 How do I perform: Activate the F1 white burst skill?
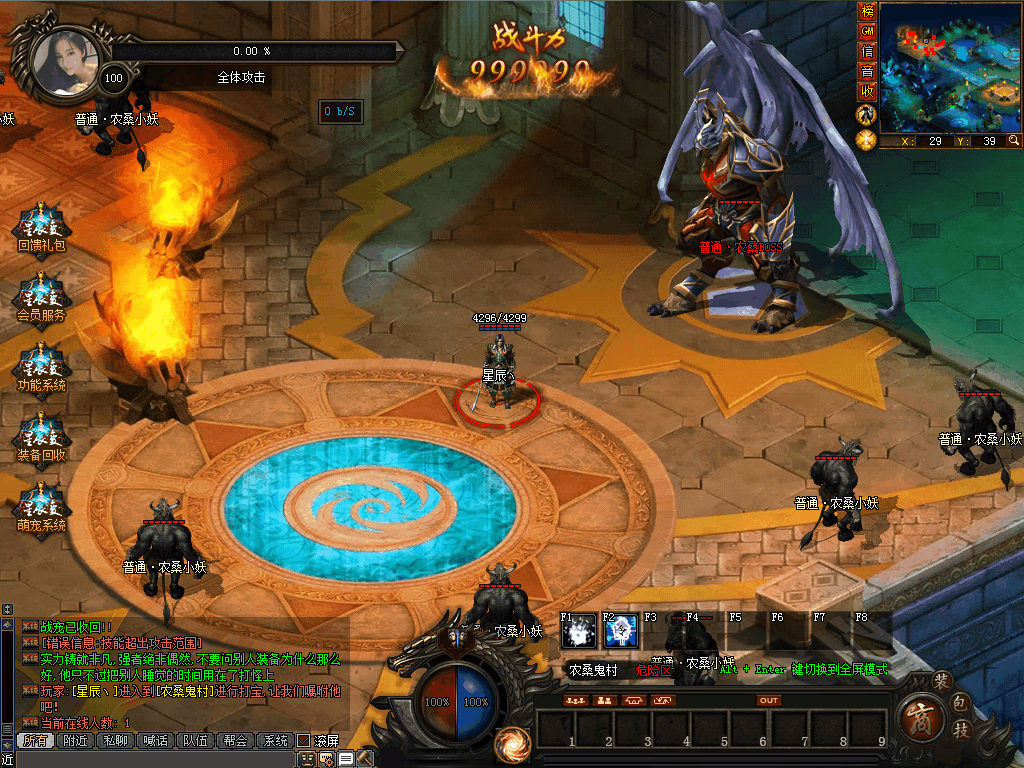point(579,631)
